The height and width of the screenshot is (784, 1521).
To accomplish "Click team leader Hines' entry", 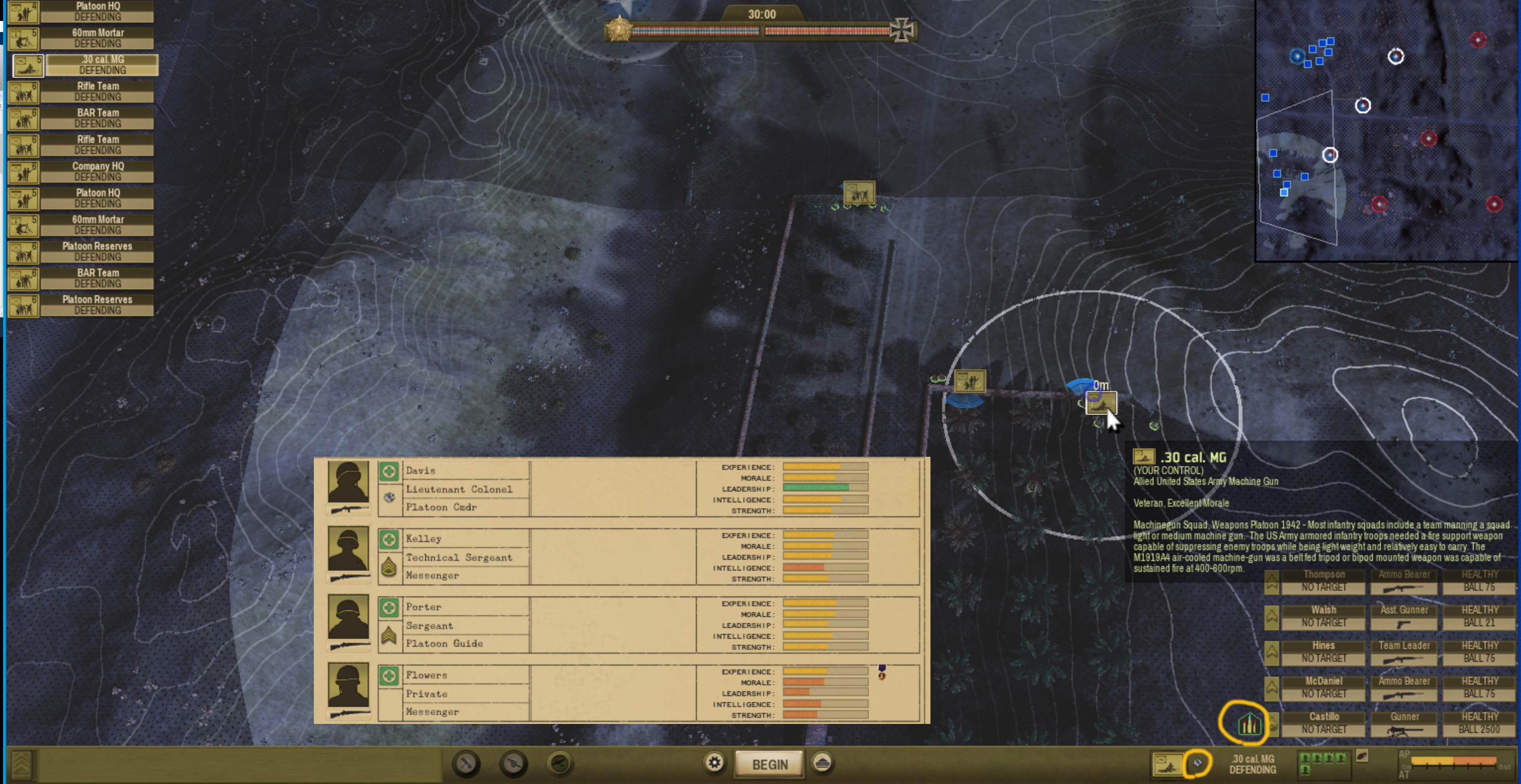I will point(1323,652).
